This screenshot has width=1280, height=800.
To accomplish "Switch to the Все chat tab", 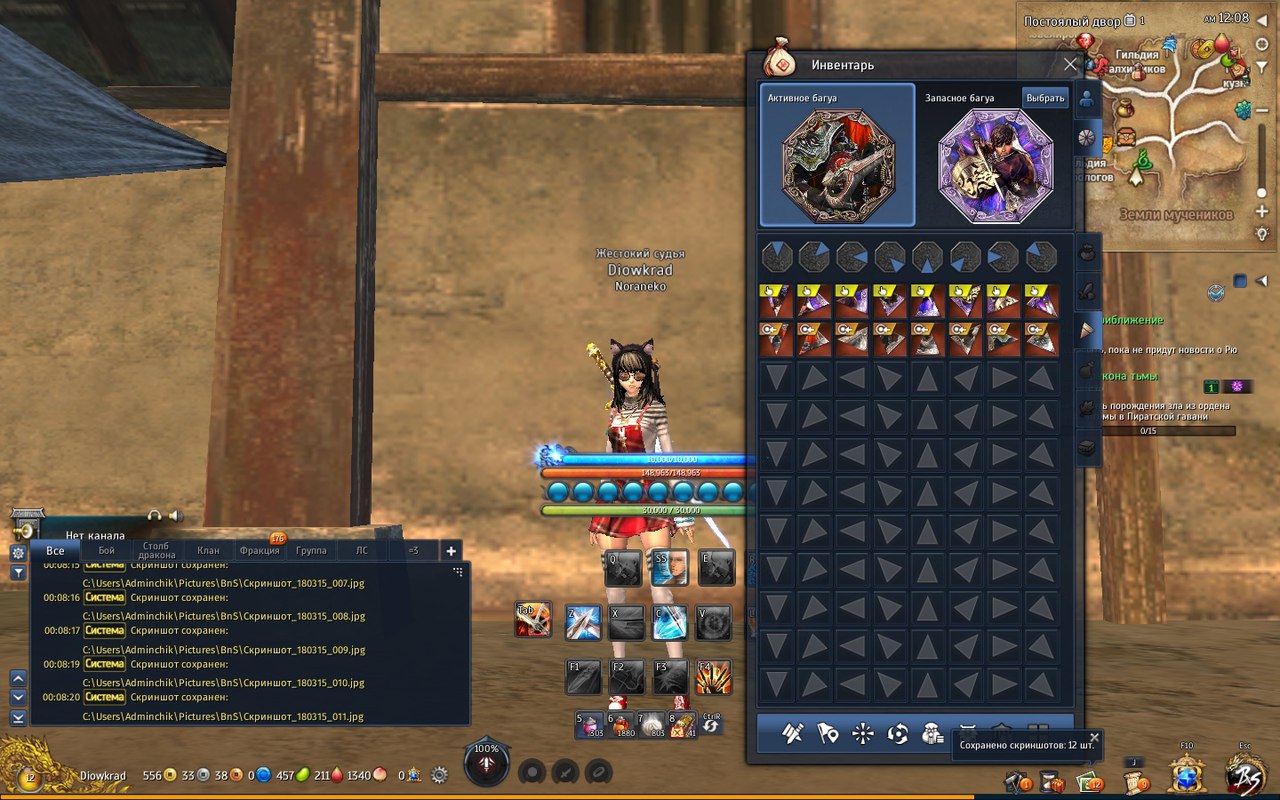I will point(55,550).
